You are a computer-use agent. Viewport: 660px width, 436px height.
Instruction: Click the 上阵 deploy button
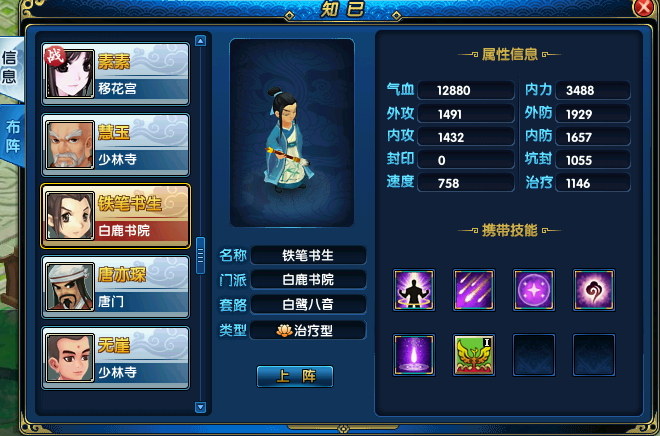click(x=294, y=376)
